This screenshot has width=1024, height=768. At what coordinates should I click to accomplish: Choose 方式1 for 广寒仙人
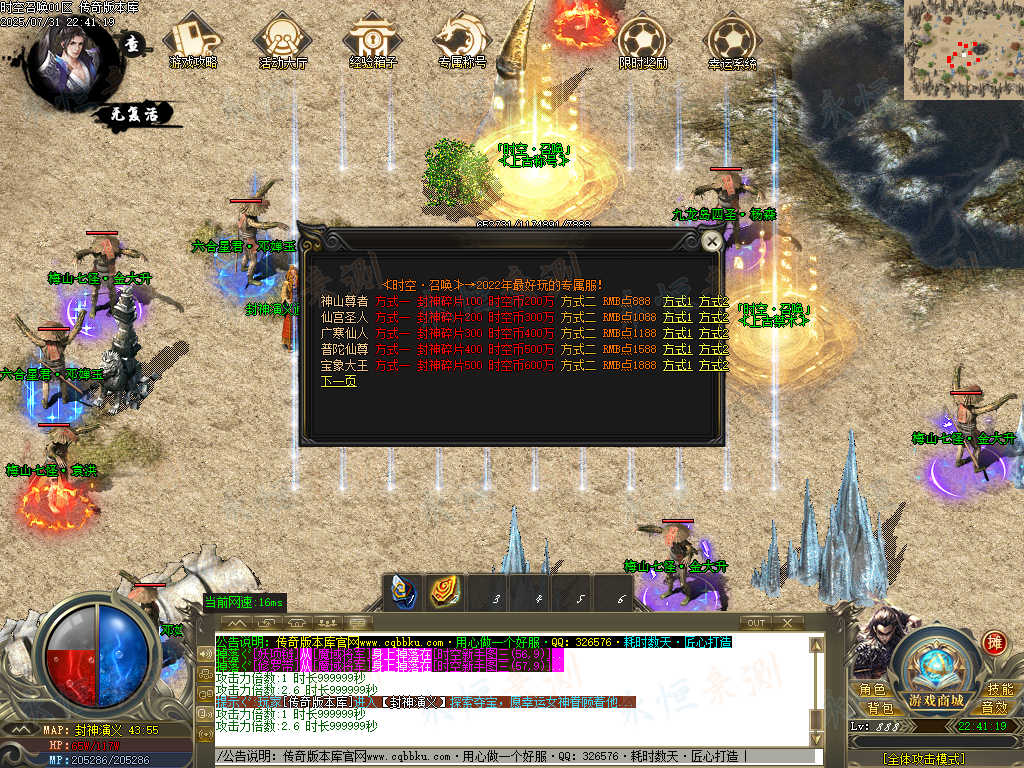click(677, 333)
